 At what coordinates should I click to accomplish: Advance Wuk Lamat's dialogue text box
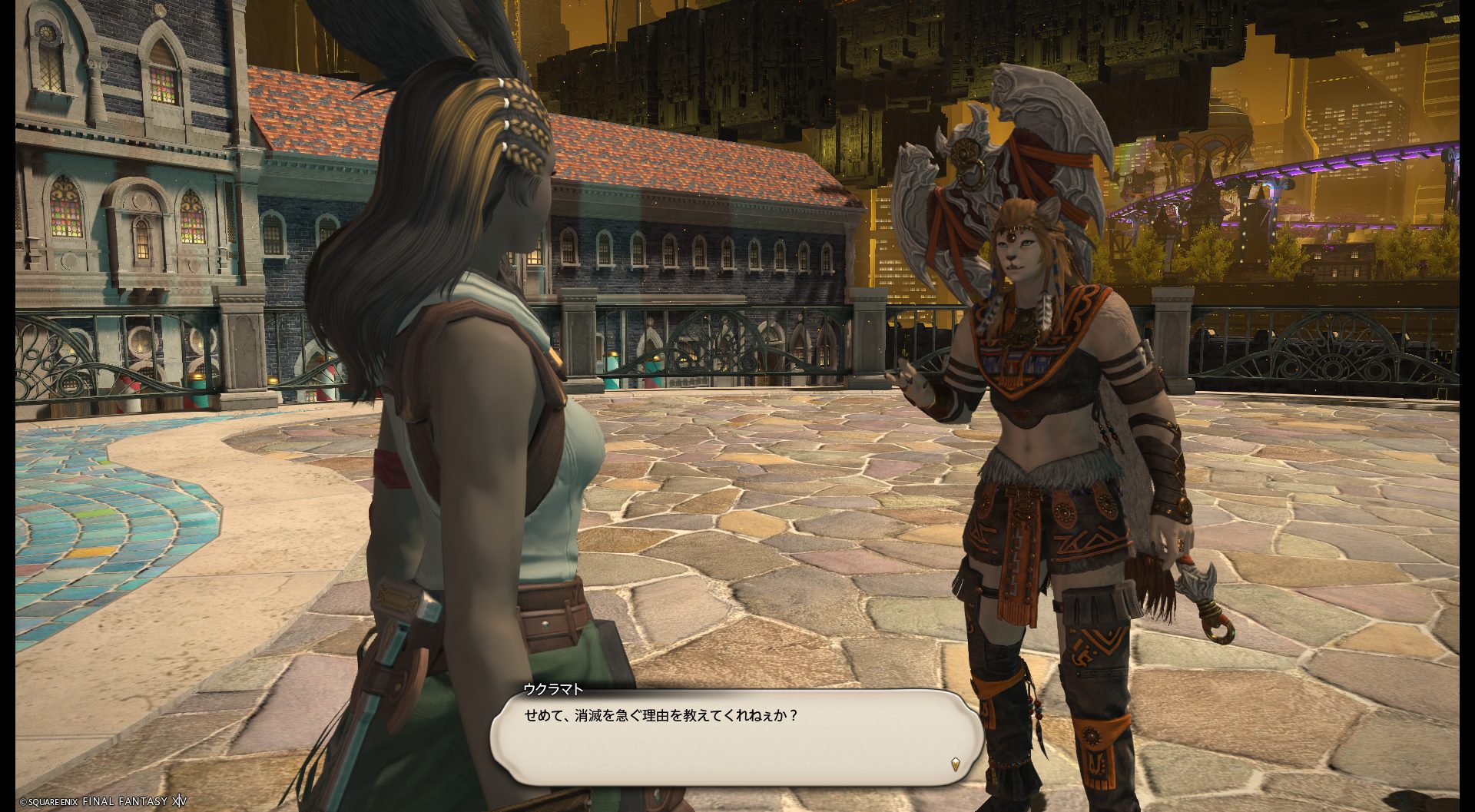click(736, 737)
